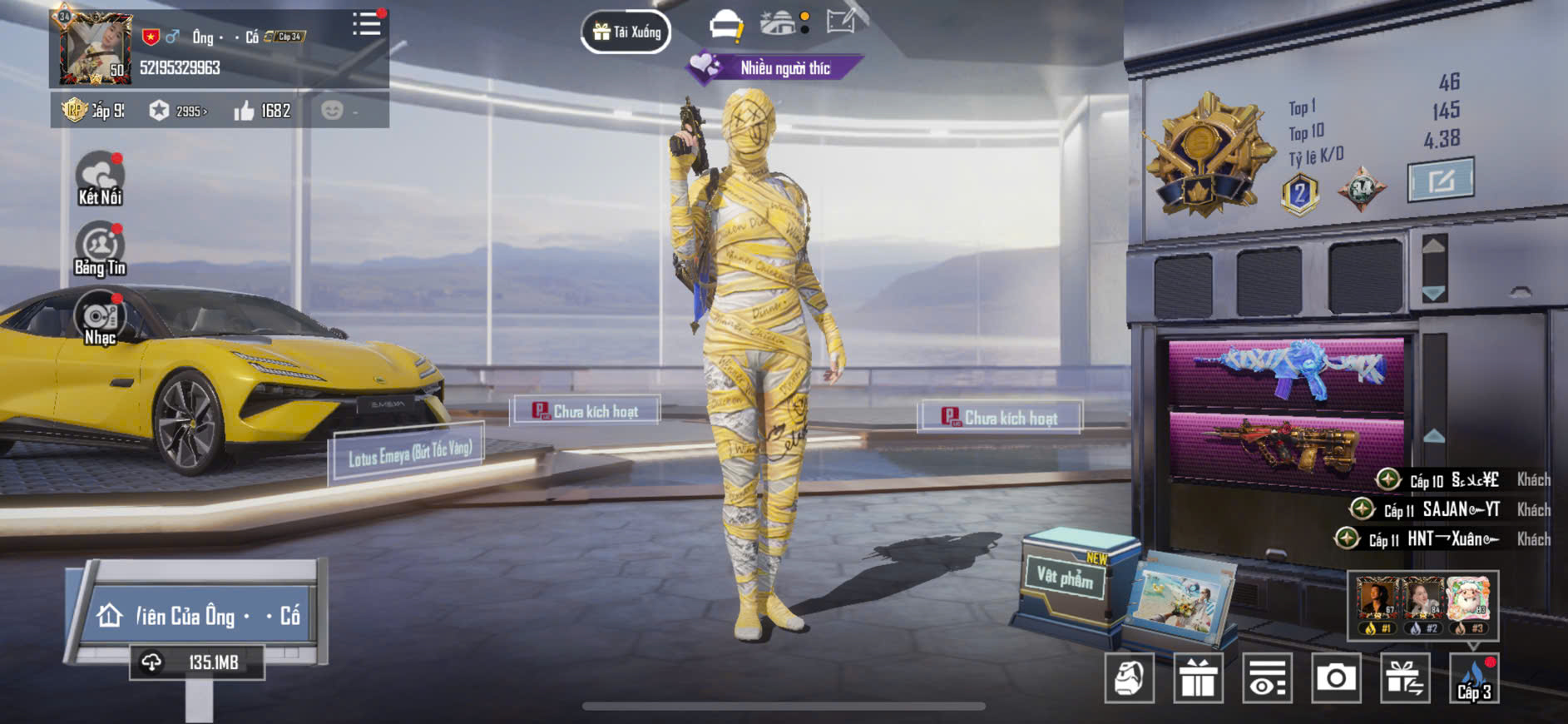Select the blue rifle skin display
Image resolution: width=1568 pixels, height=724 pixels.
tap(1286, 371)
